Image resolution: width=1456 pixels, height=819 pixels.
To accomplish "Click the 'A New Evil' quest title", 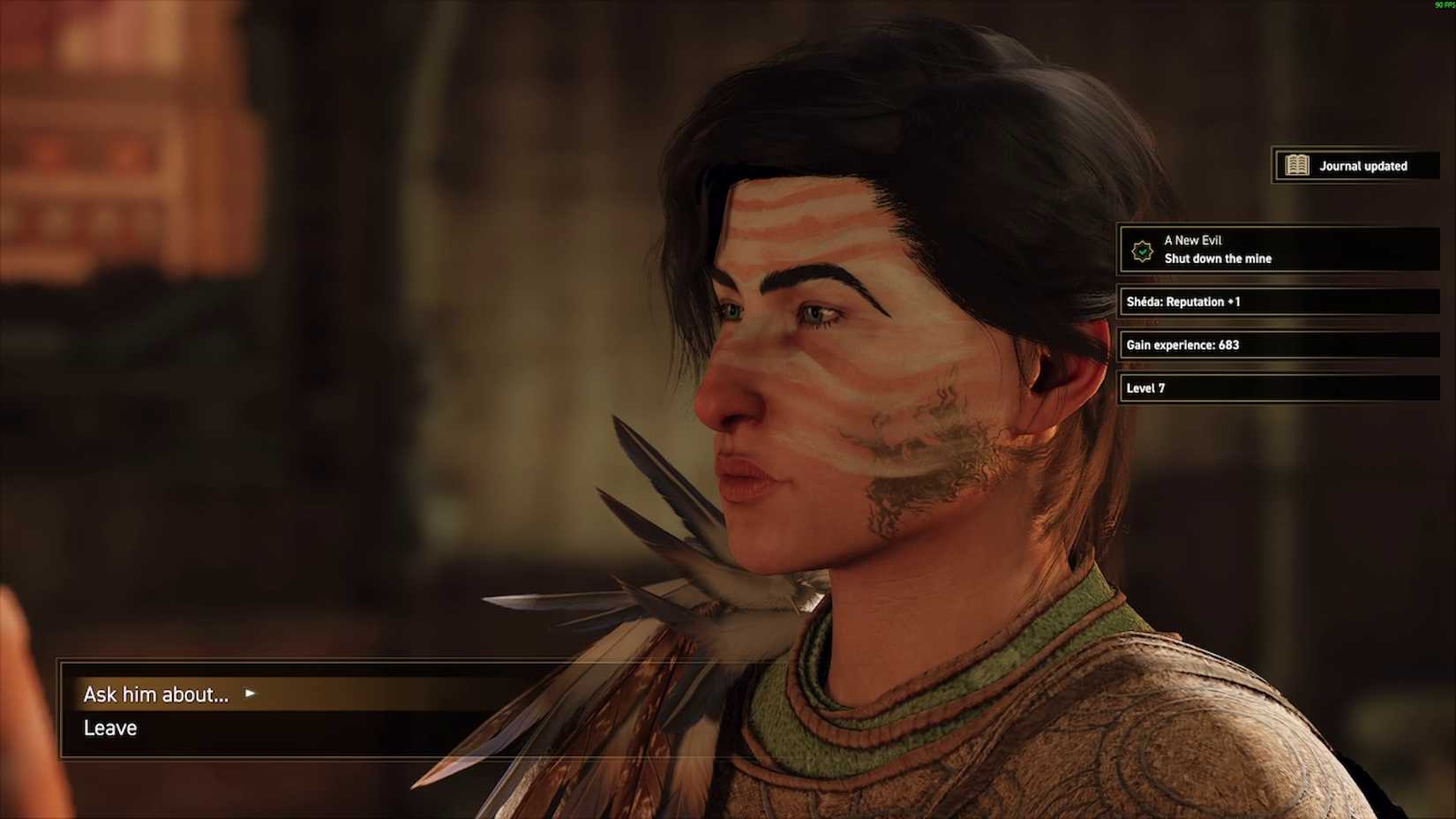I will coord(1193,240).
